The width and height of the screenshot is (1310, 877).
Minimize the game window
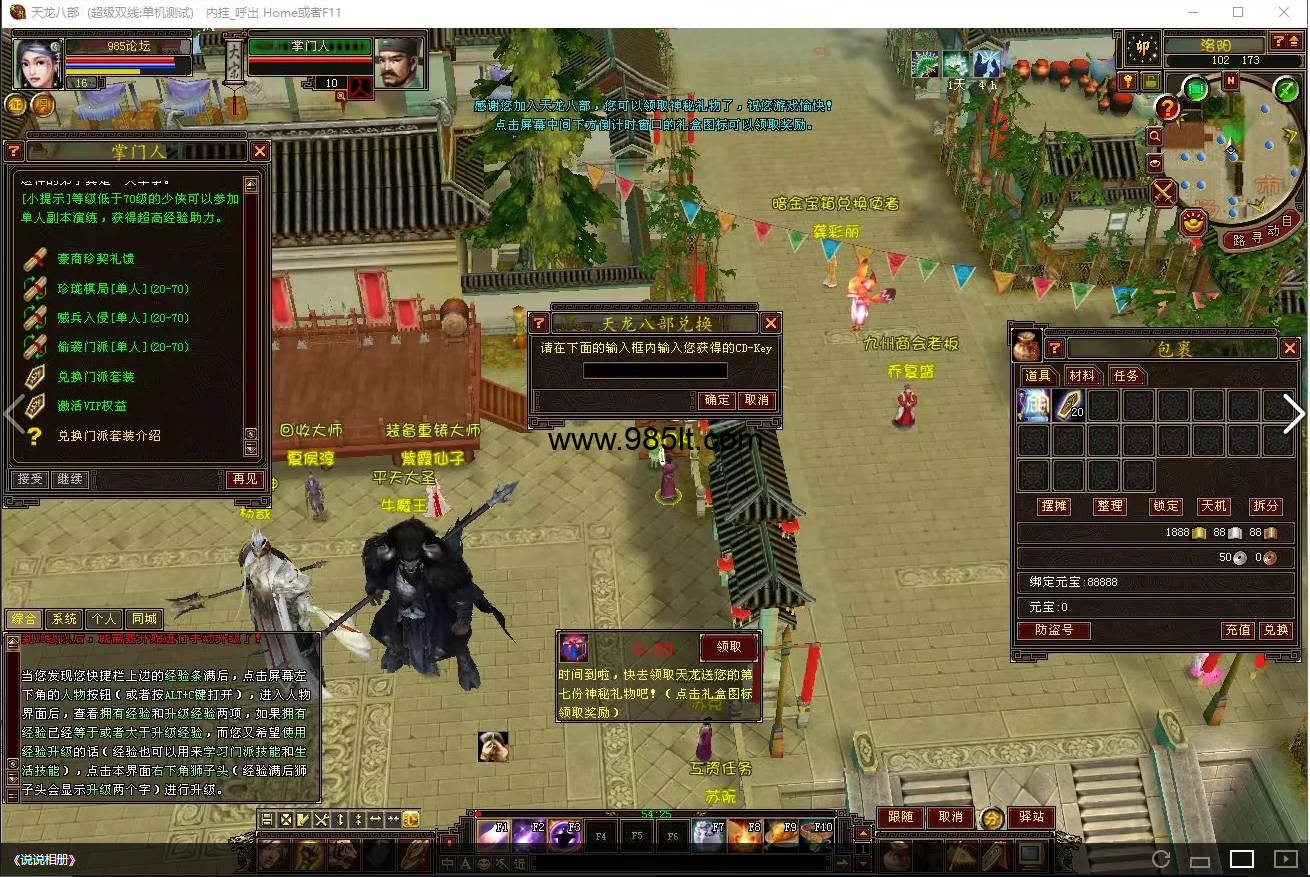click(x=1192, y=13)
